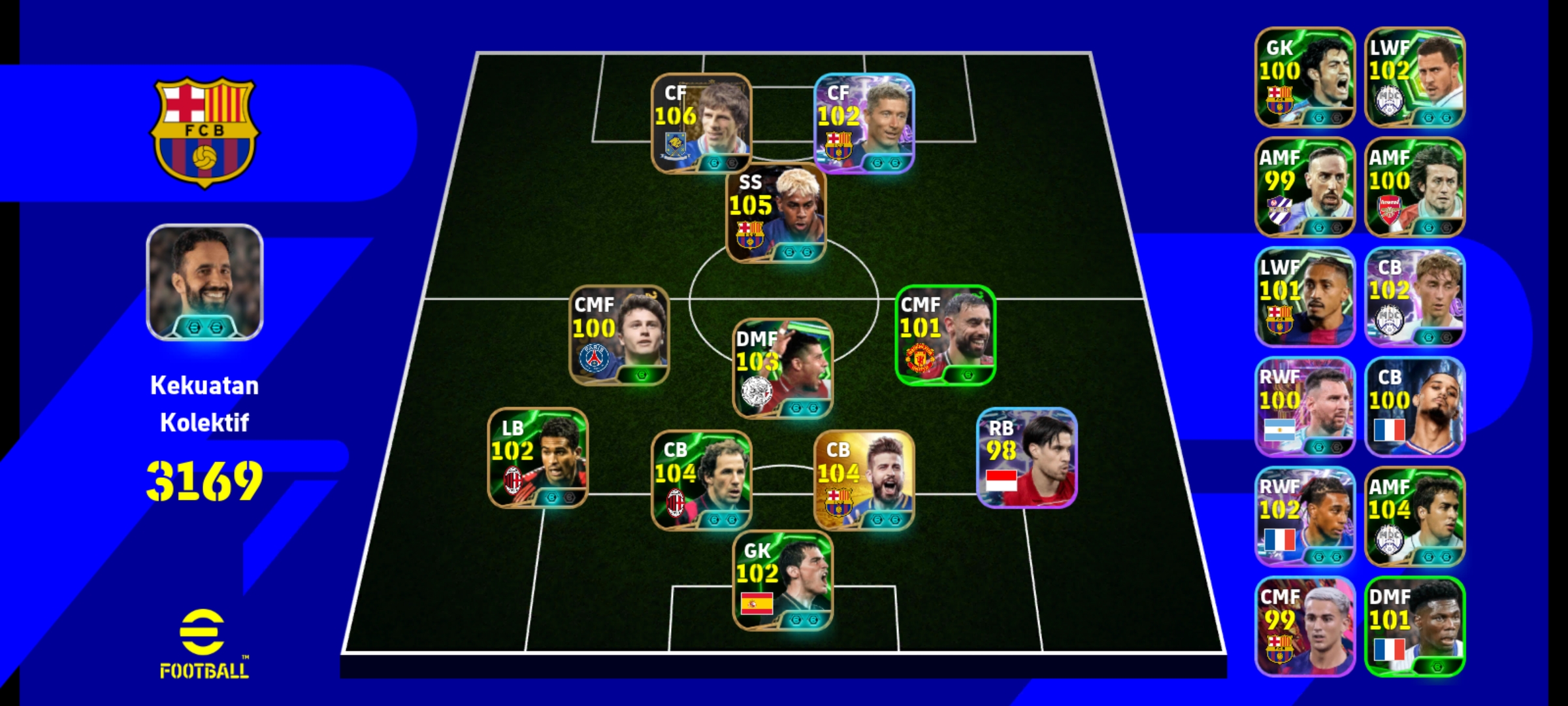Select the CMF 101 Manchester United card

click(x=945, y=335)
